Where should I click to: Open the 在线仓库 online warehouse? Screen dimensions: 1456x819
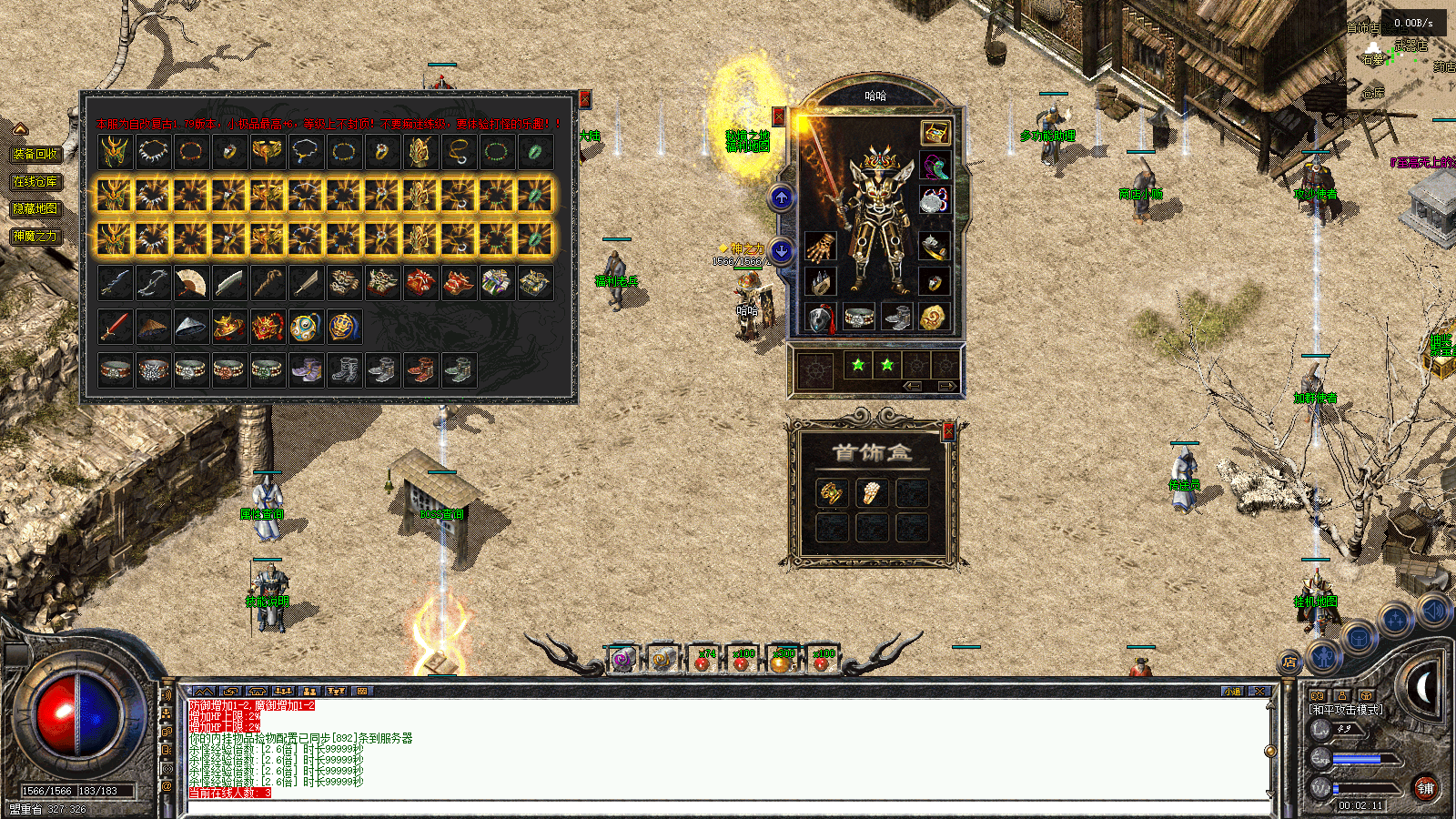click(x=35, y=181)
